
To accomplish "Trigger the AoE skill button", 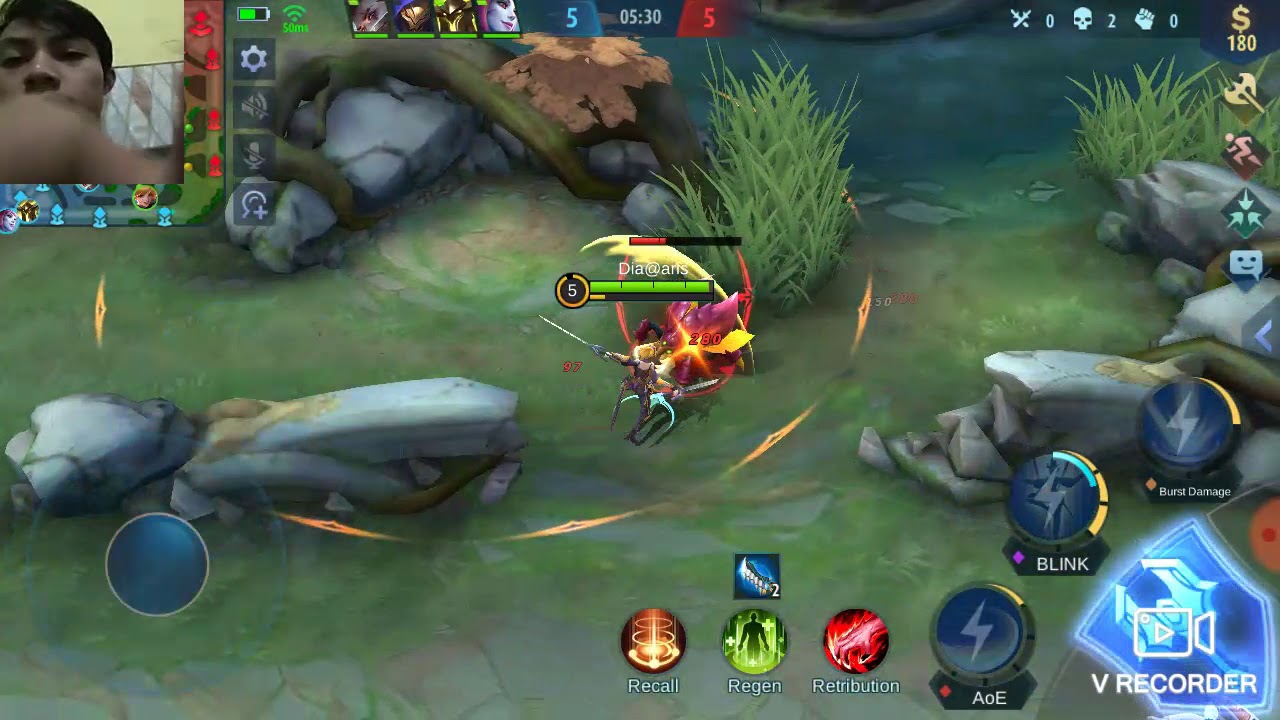I will coord(980,634).
